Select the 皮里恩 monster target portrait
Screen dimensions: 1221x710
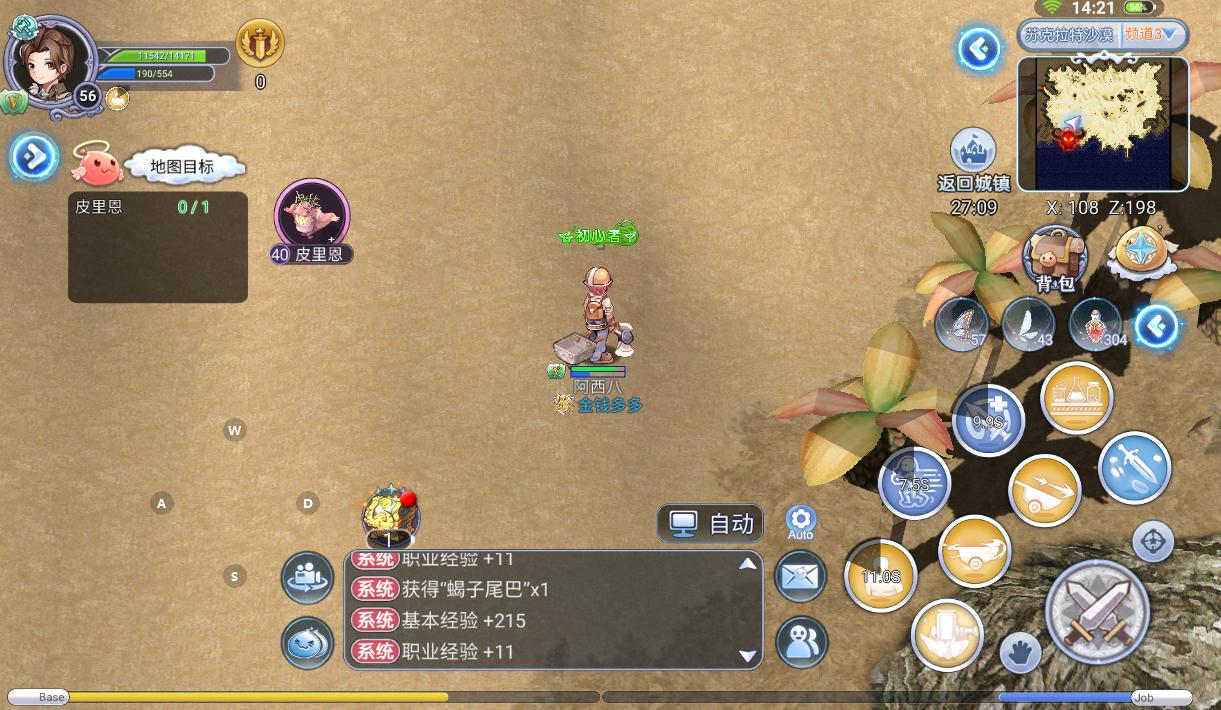312,214
